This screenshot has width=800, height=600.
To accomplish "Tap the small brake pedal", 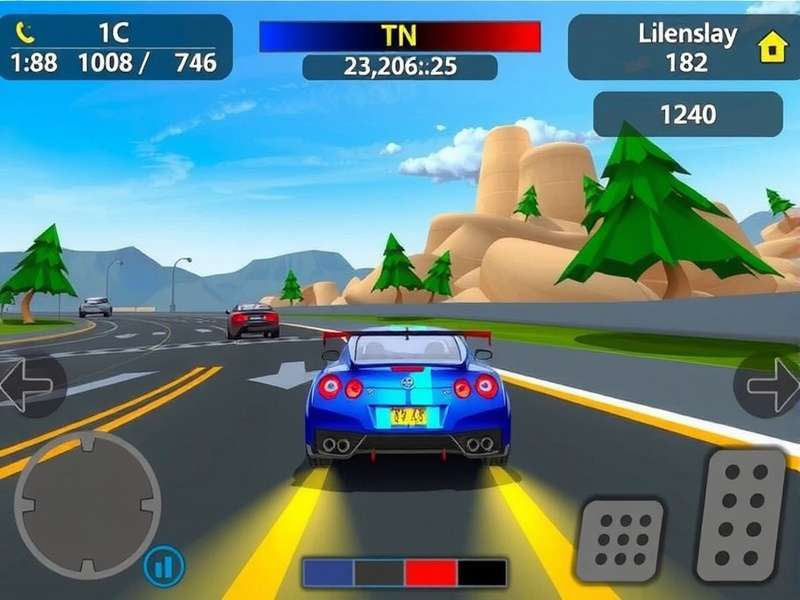I will [620, 542].
